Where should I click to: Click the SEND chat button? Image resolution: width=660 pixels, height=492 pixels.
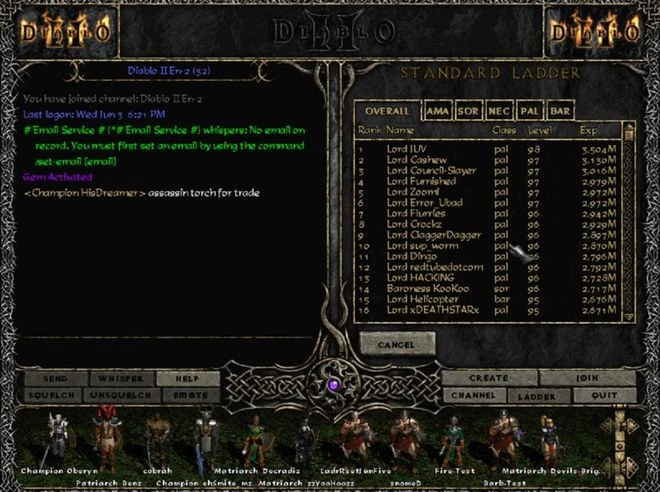point(54,379)
